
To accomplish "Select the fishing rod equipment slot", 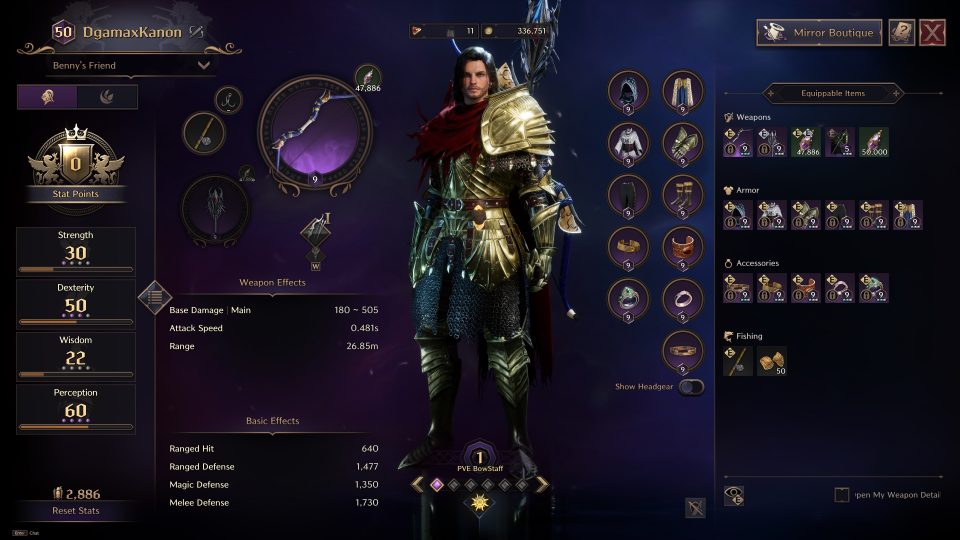I will (203, 133).
